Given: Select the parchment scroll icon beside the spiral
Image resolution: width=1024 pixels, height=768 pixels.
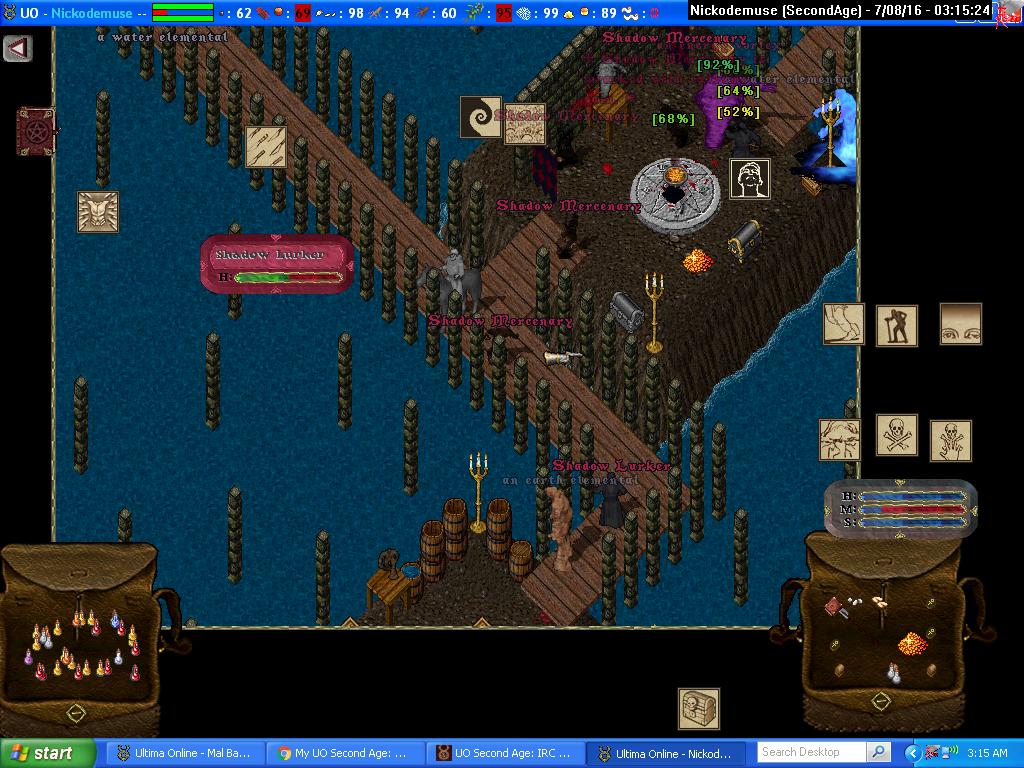Looking at the screenshot, I should [x=524, y=122].
